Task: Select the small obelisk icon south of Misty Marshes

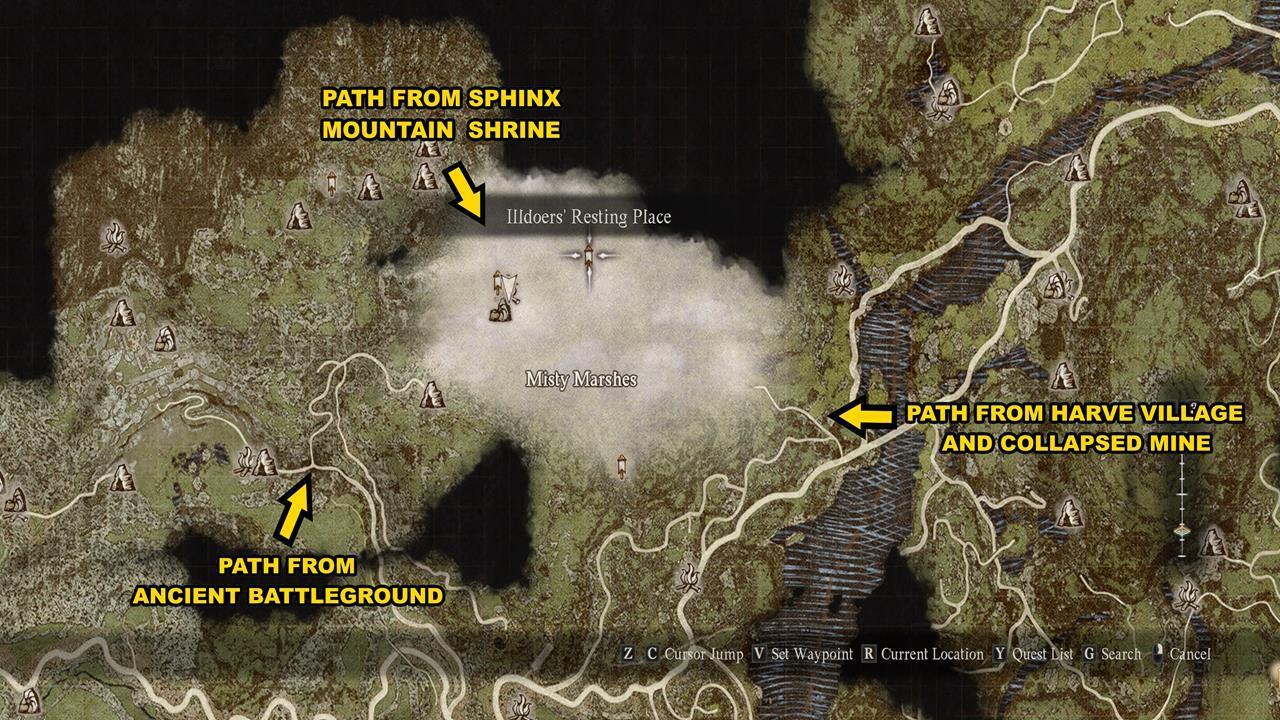Action: [622, 465]
